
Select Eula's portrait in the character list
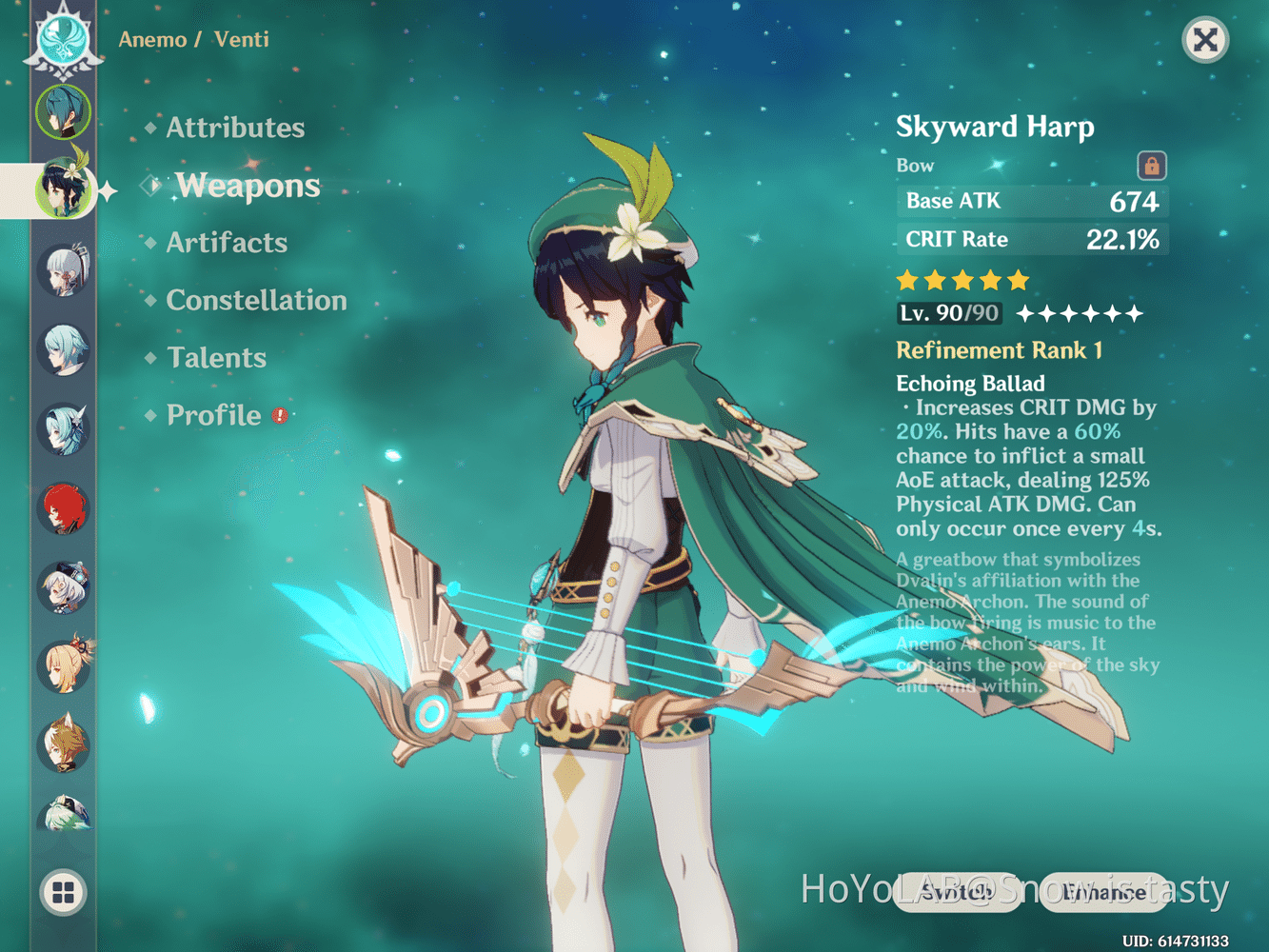point(64,428)
